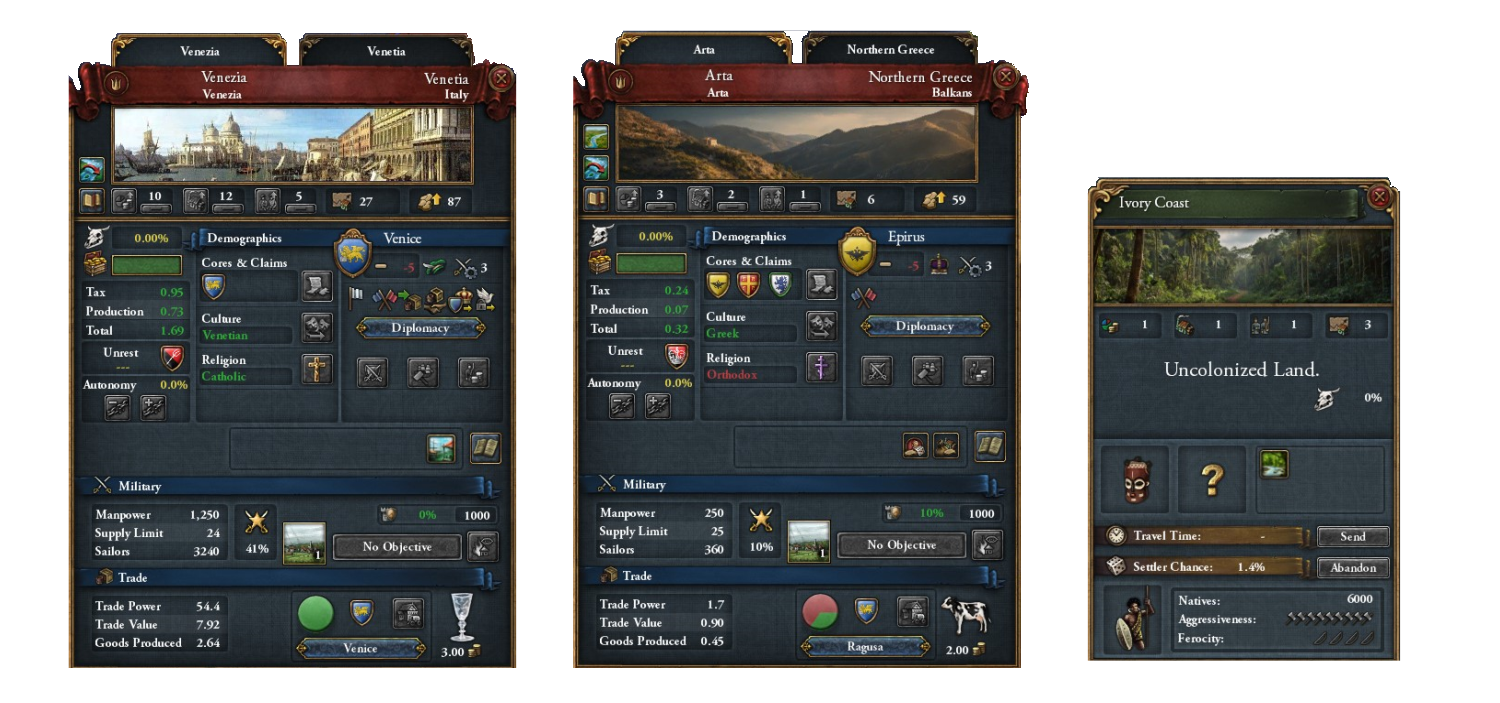Open the Ragusa trade node

[x=864, y=646]
